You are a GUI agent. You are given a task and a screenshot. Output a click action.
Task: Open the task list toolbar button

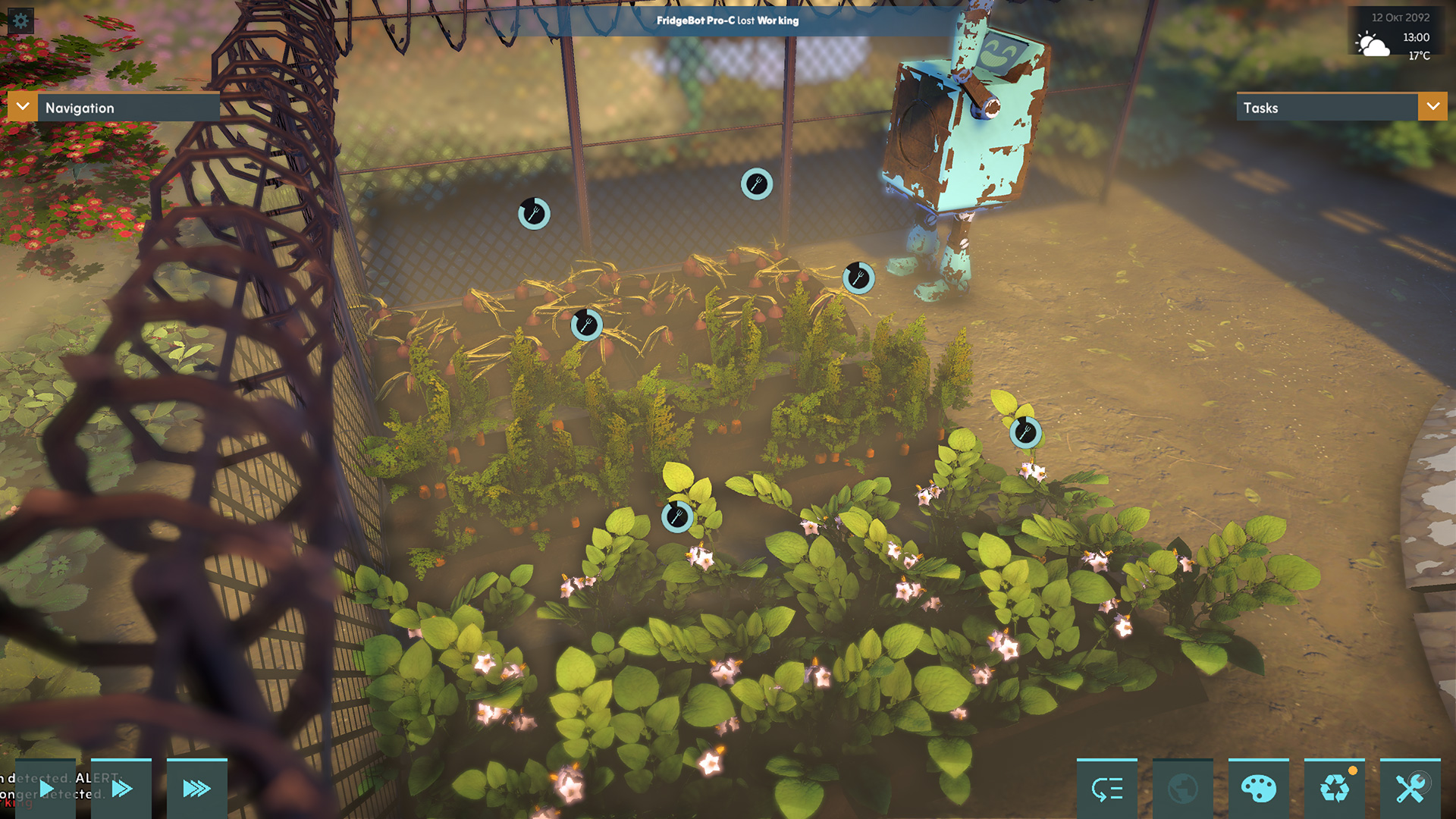tap(1106, 789)
